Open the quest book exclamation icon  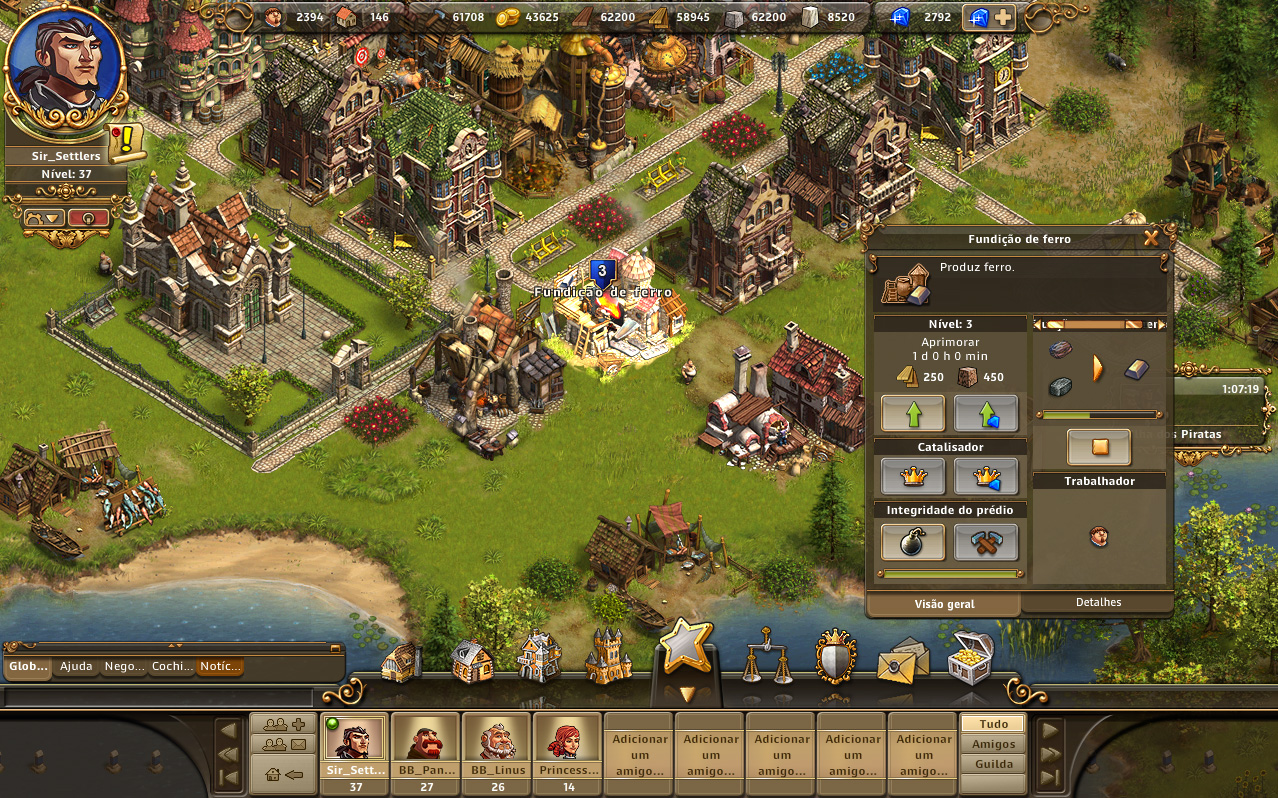tap(127, 143)
